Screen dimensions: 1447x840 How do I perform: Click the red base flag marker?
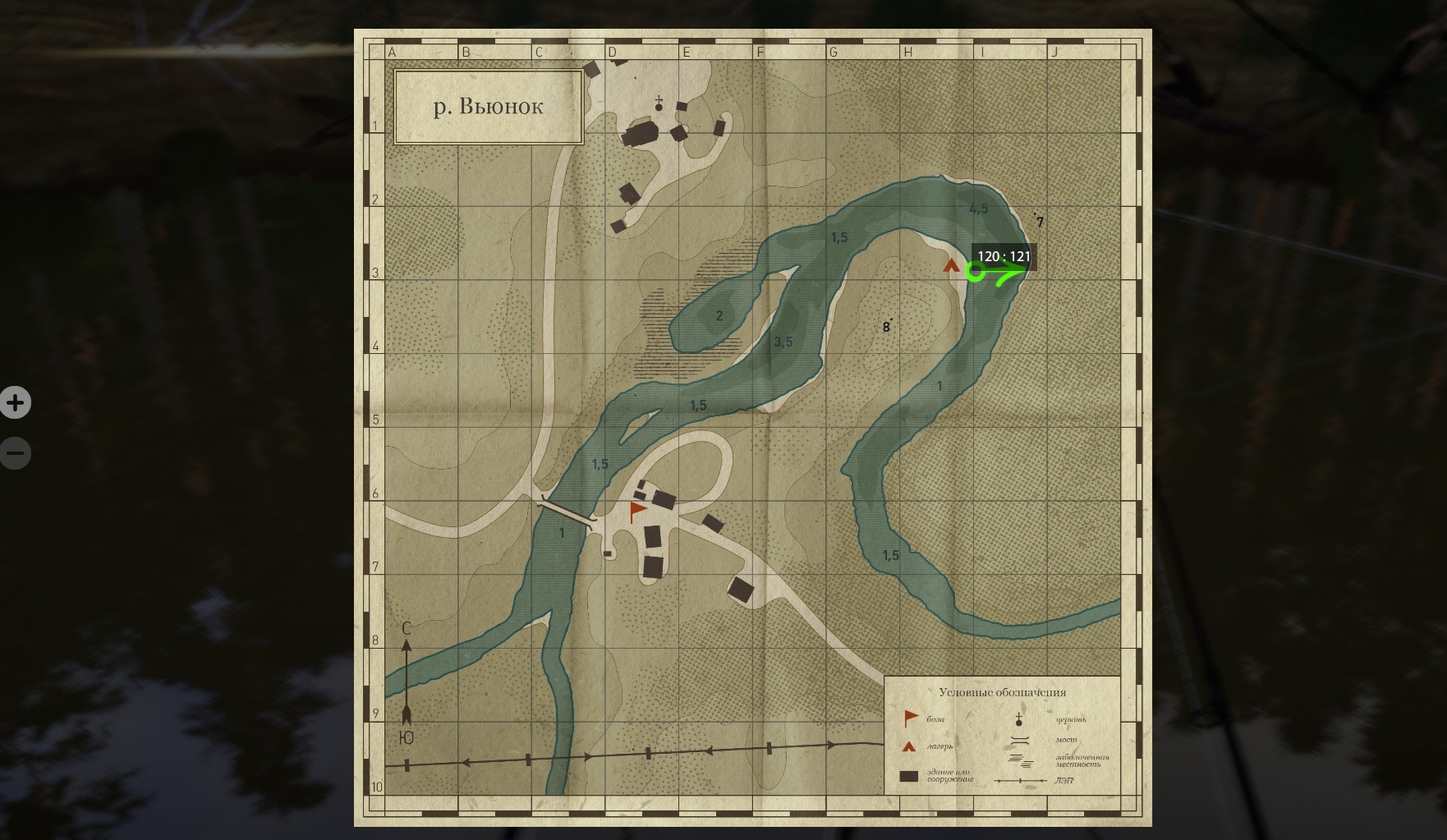pyautogui.click(x=637, y=512)
